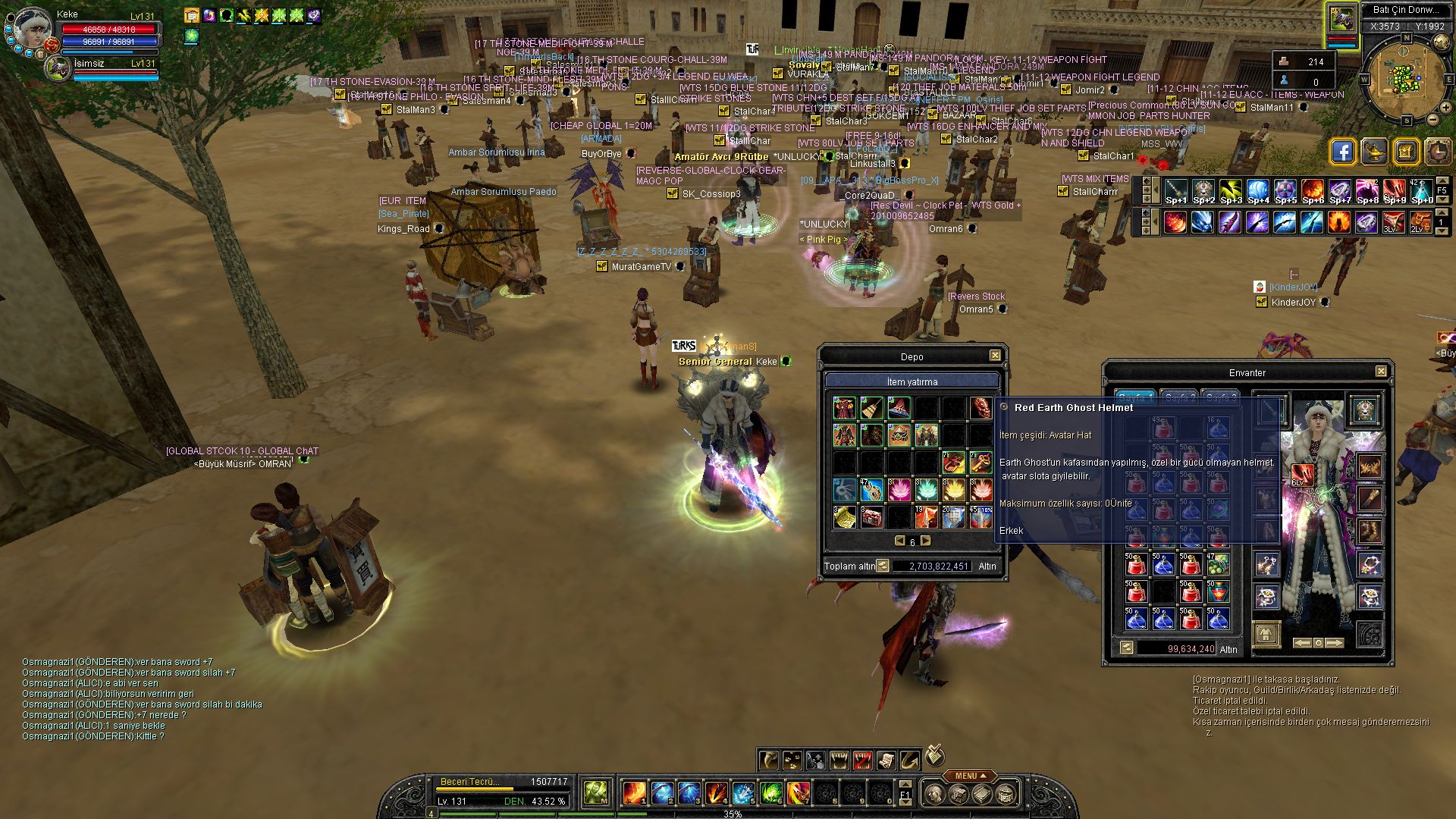Use the green wind skill in slot 6
This screenshot has width=1456, height=819.
pos(770,793)
